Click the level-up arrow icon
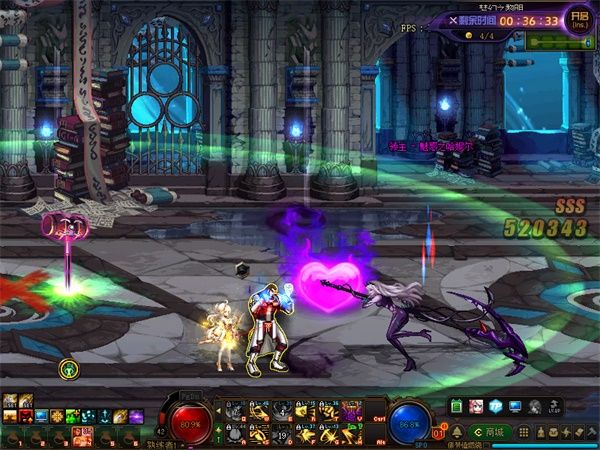The width and height of the screenshot is (600, 450). tap(553, 407)
